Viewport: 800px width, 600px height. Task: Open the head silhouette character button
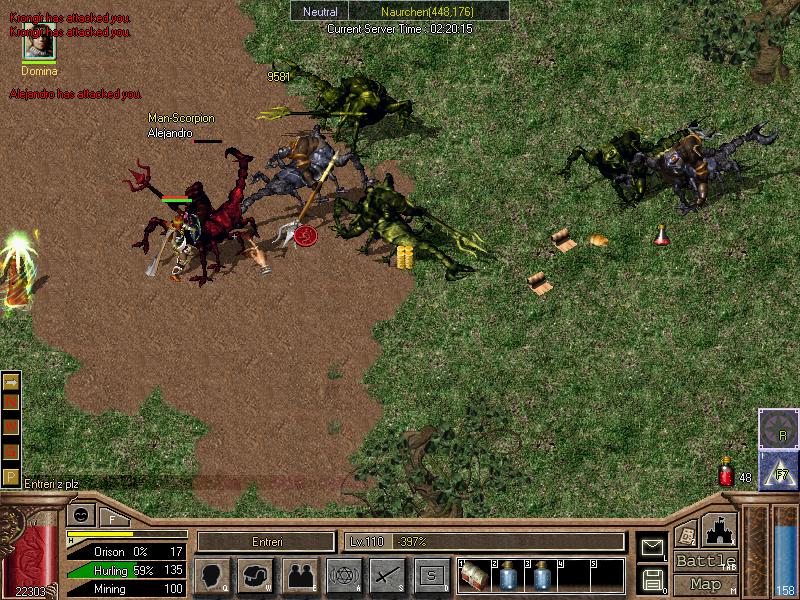click(213, 576)
